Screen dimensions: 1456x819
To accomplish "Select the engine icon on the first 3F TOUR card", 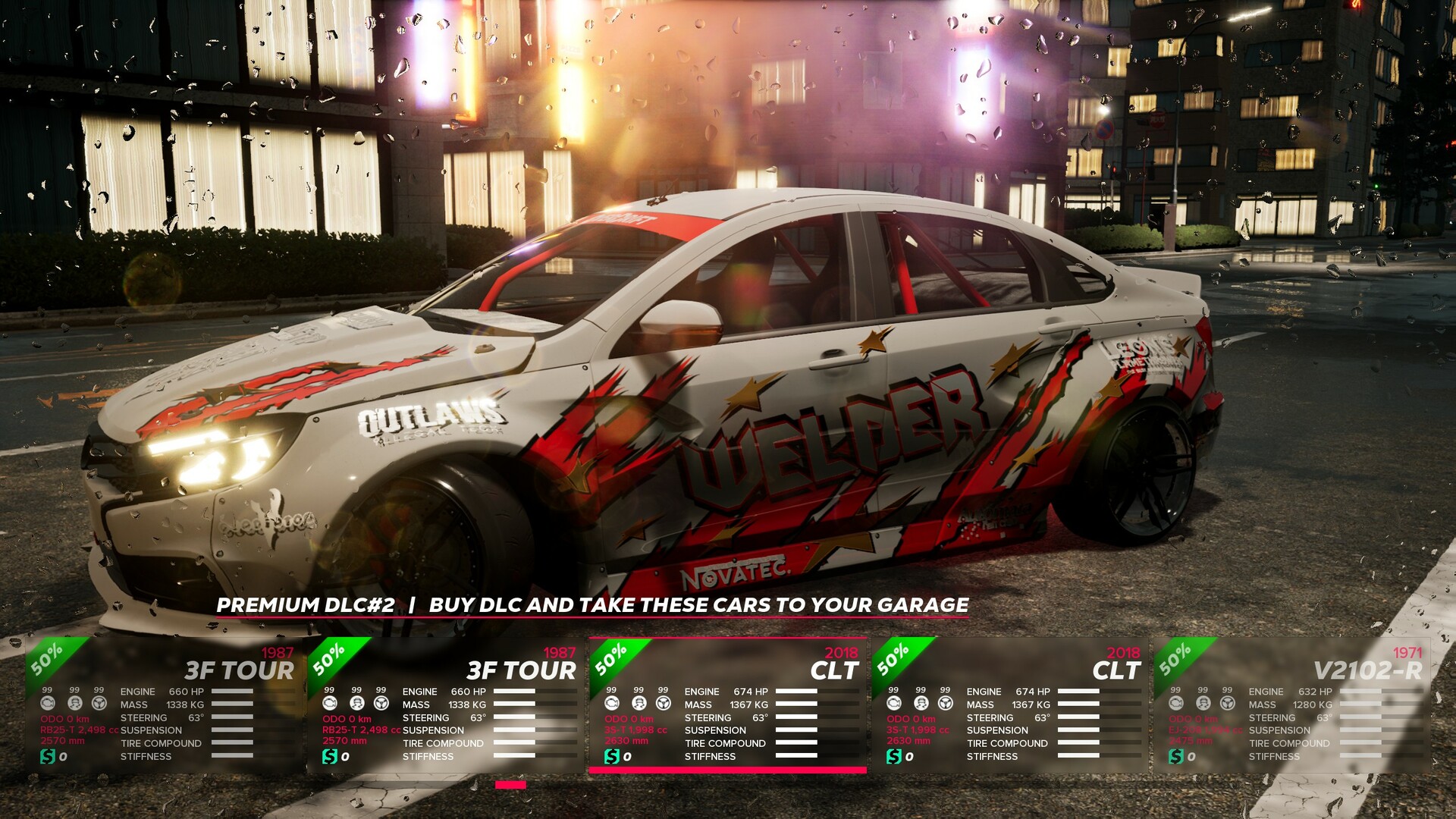I will (x=48, y=704).
